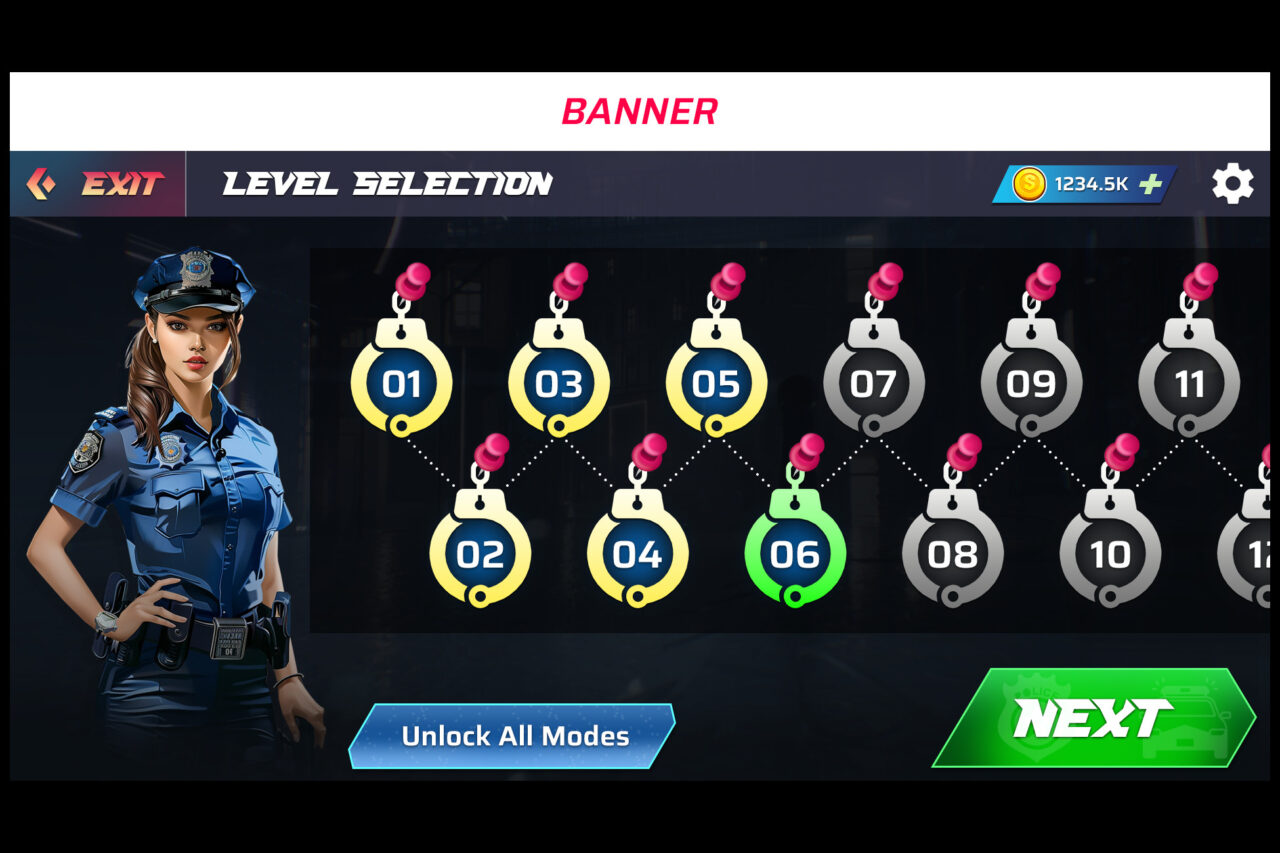
Task: Click the LEVEL SELECTION title
Action: coord(388,184)
